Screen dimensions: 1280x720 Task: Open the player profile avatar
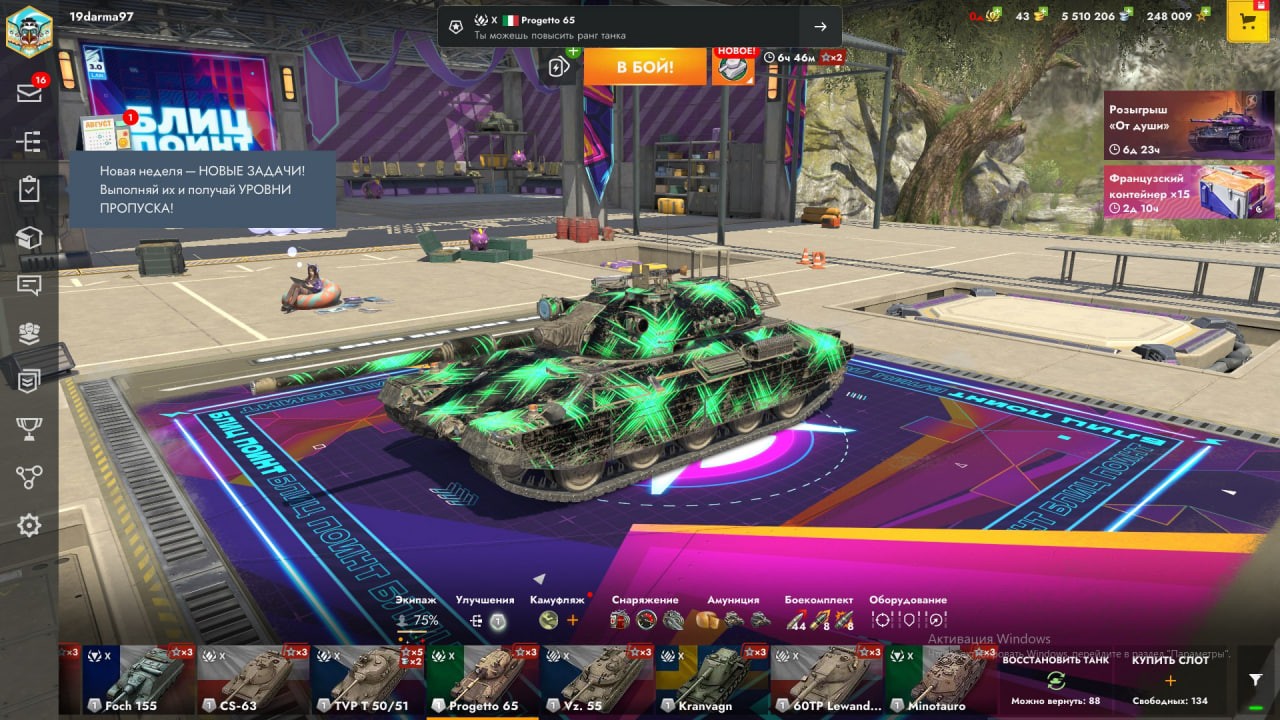[29, 29]
